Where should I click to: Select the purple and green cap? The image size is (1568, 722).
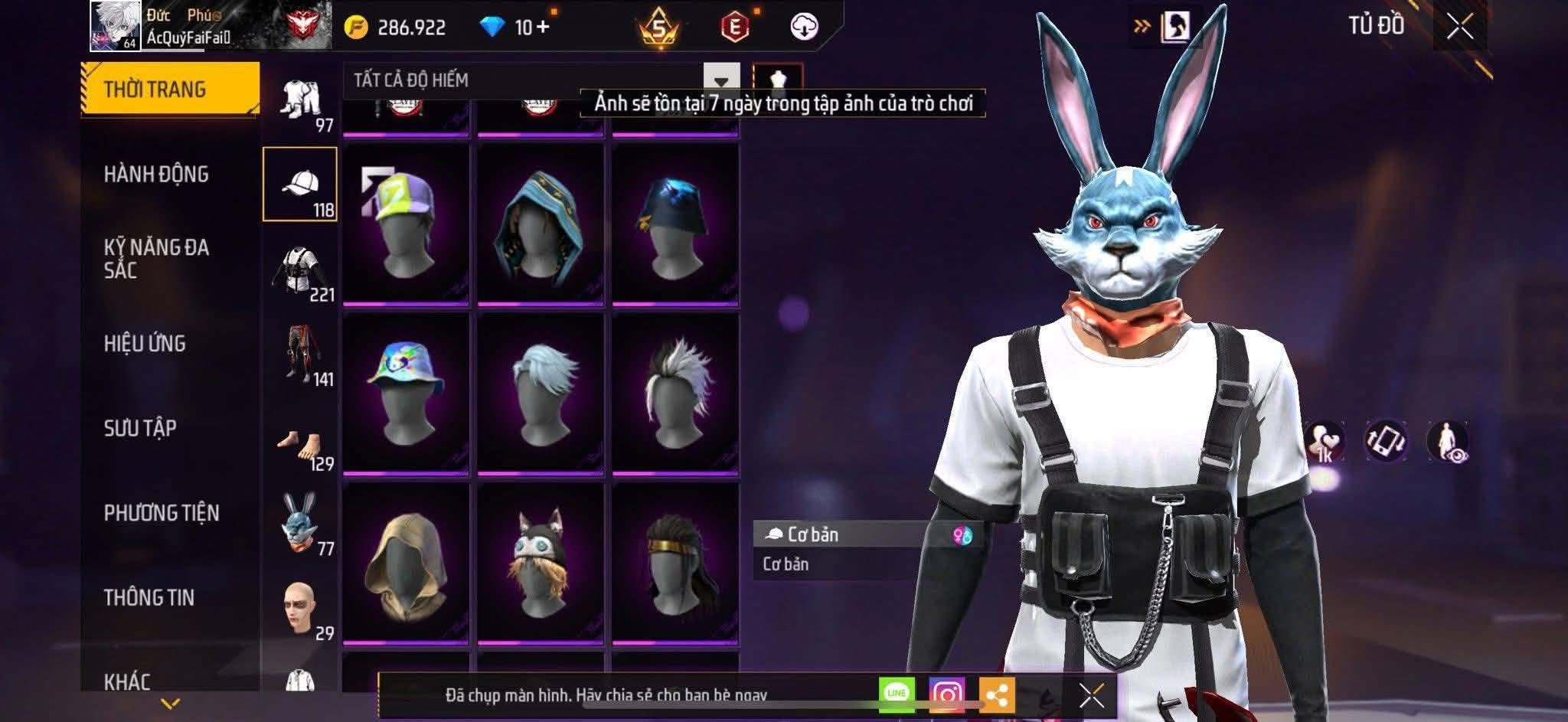click(x=406, y=224)
